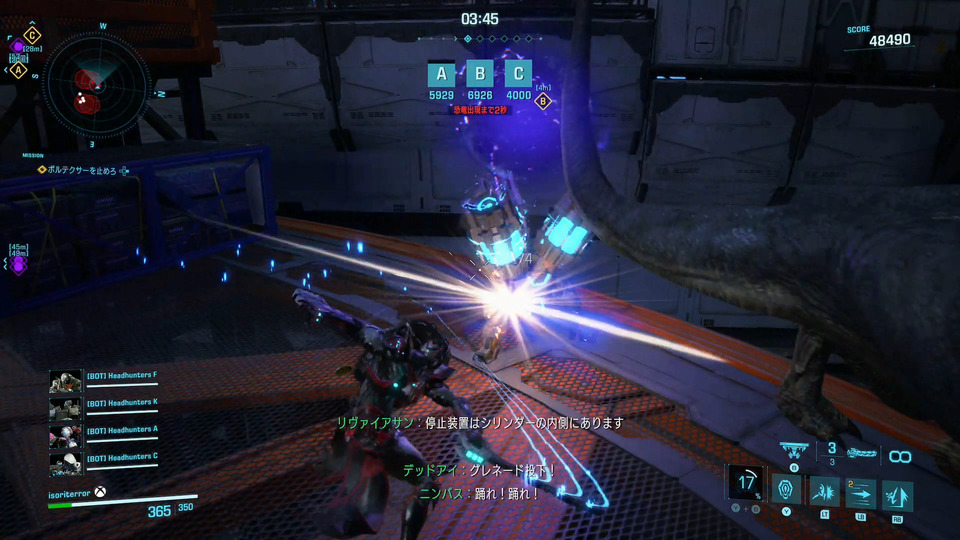The width and height of the screenshot is (960, 540).
Task: Select the rifle weapon icon
Action: click(x=861, y=453)
